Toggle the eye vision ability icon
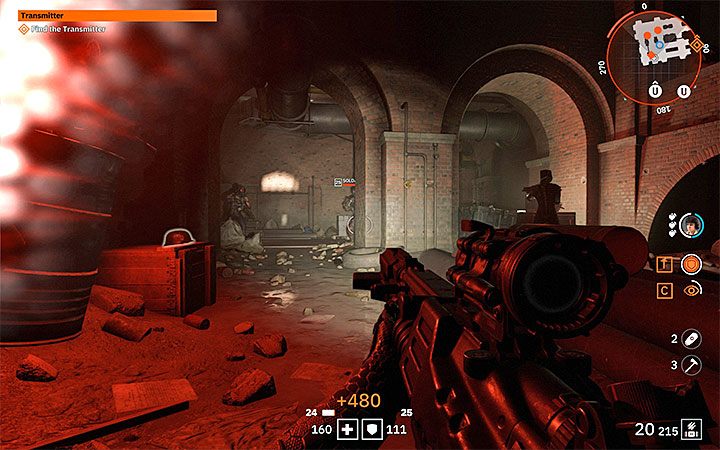Image resolution: width=720 pixels, height=450 pixels. coord(690,290)
